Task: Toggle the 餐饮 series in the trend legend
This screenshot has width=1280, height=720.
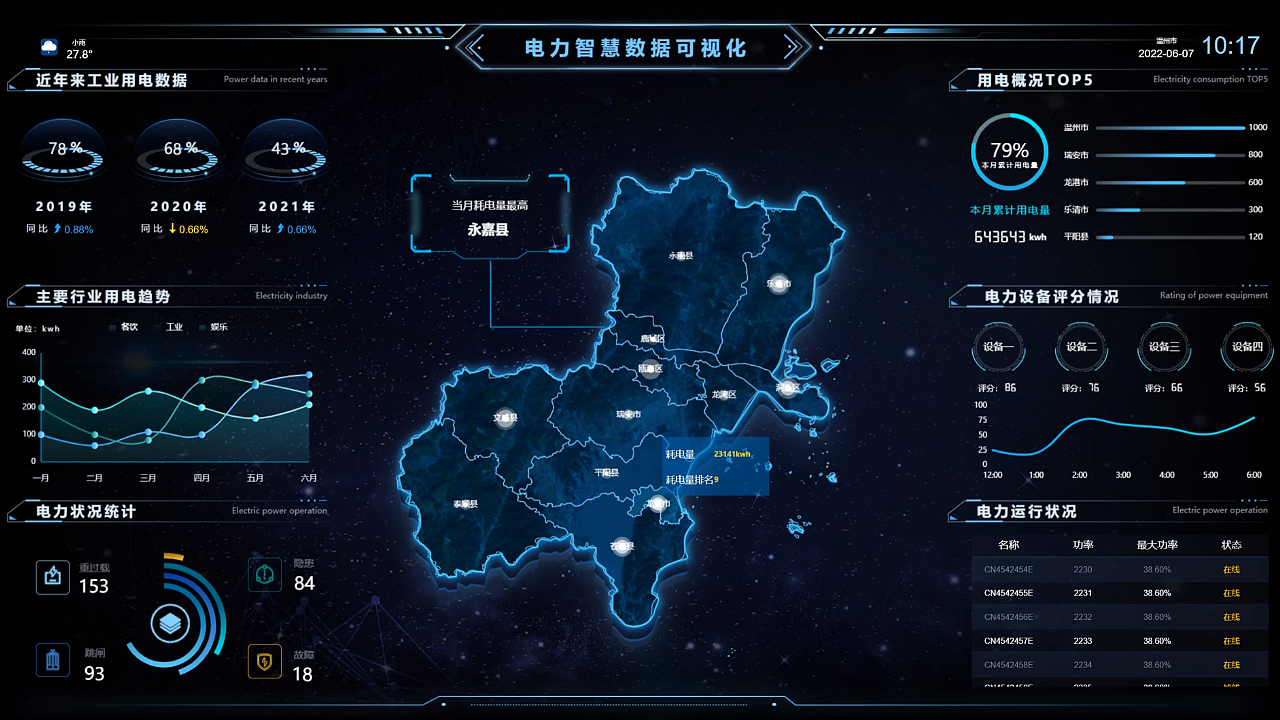Action: click(125, 326)
